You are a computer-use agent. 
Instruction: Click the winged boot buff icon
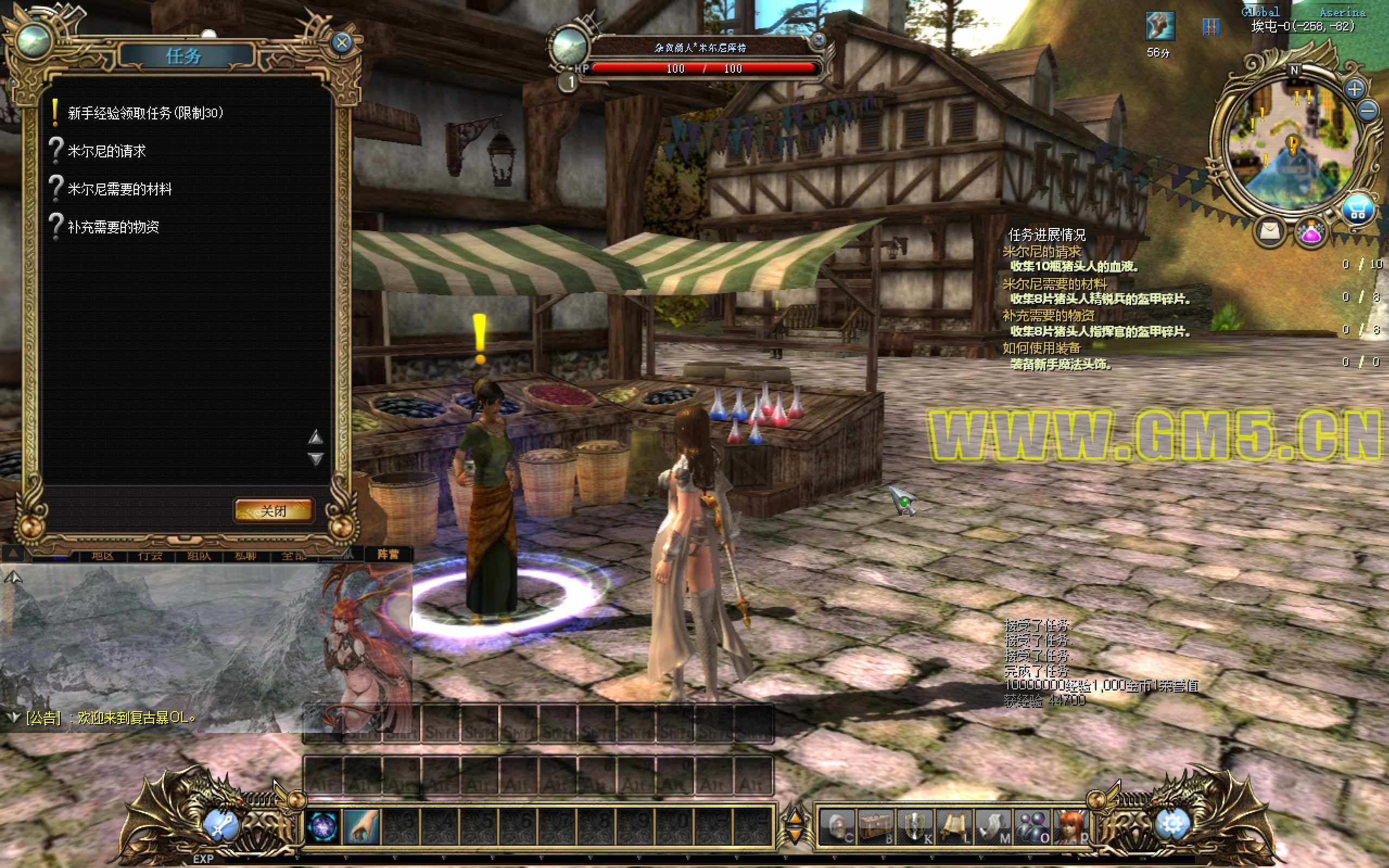[x=1159, y=26]
